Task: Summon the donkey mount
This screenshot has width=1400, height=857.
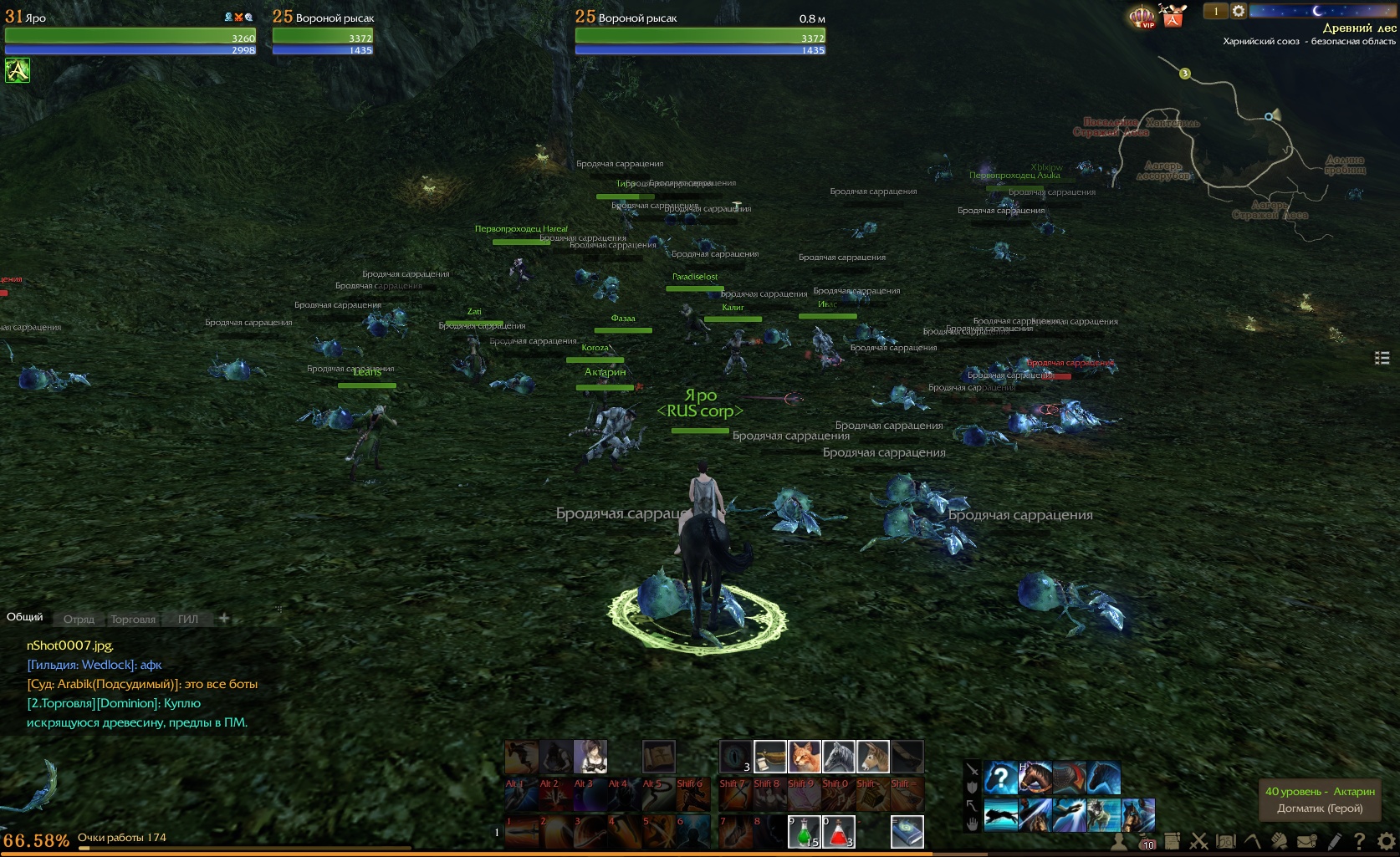Action: point(872,757)
